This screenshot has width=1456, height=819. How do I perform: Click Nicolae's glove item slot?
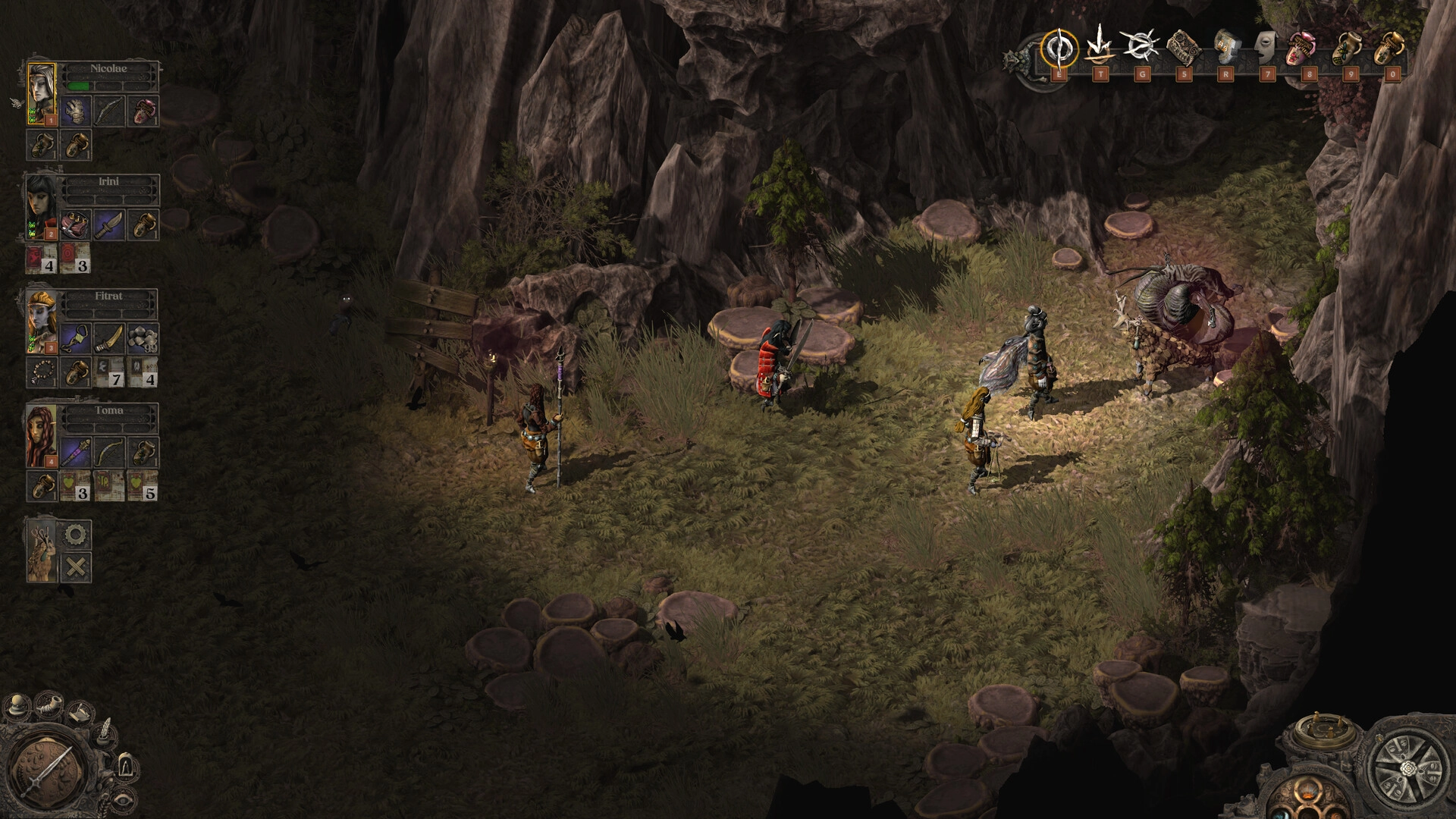[x=75, y=111]
